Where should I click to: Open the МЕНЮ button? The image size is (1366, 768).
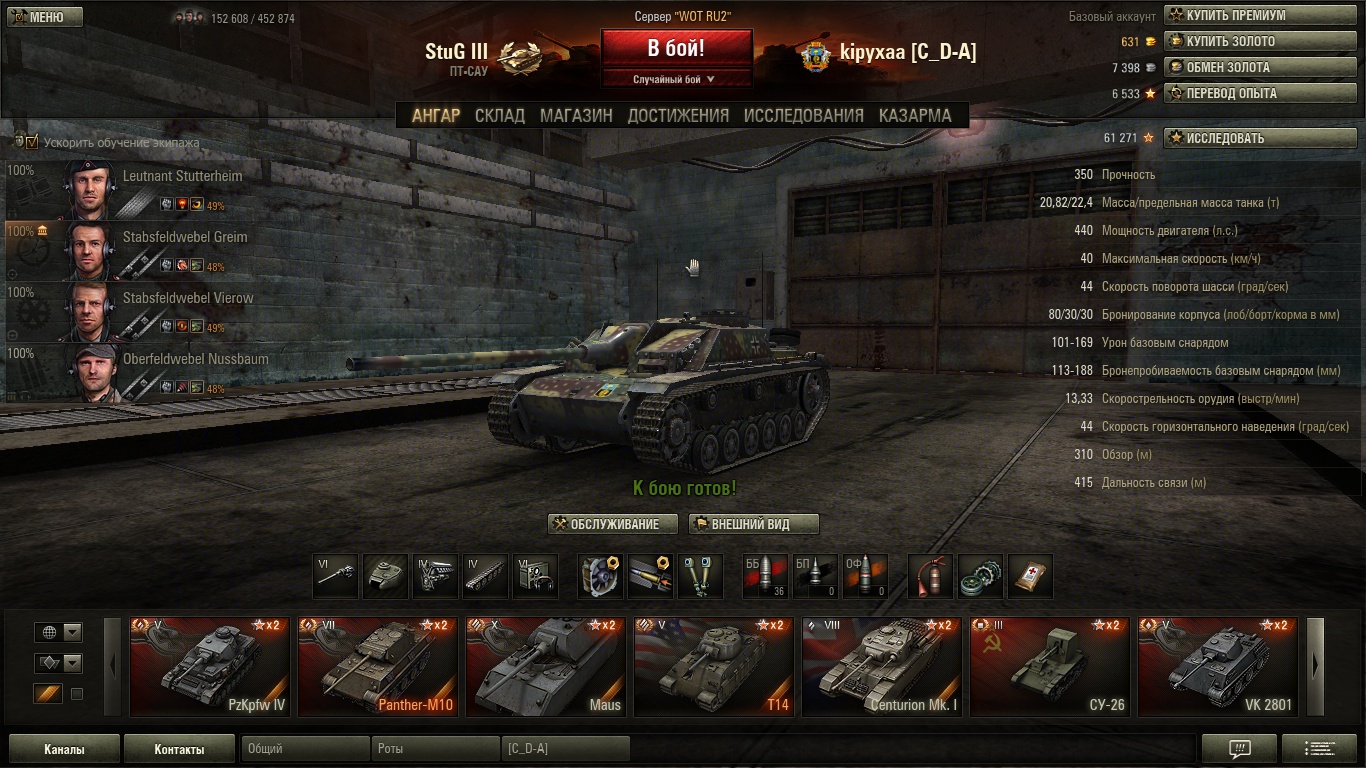click(42, 17)
